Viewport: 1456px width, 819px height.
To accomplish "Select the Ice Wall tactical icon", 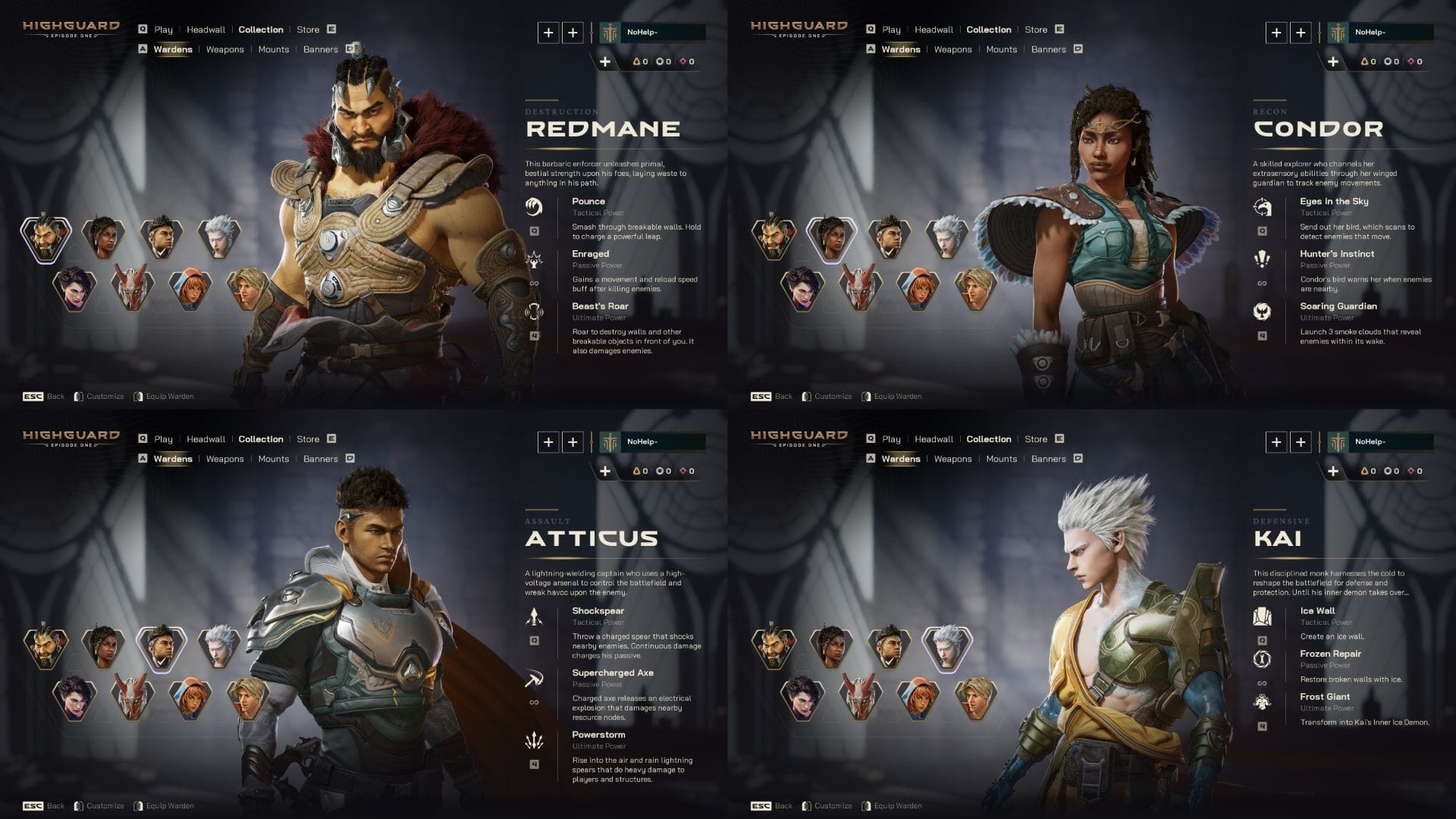I will point(1263,616).
